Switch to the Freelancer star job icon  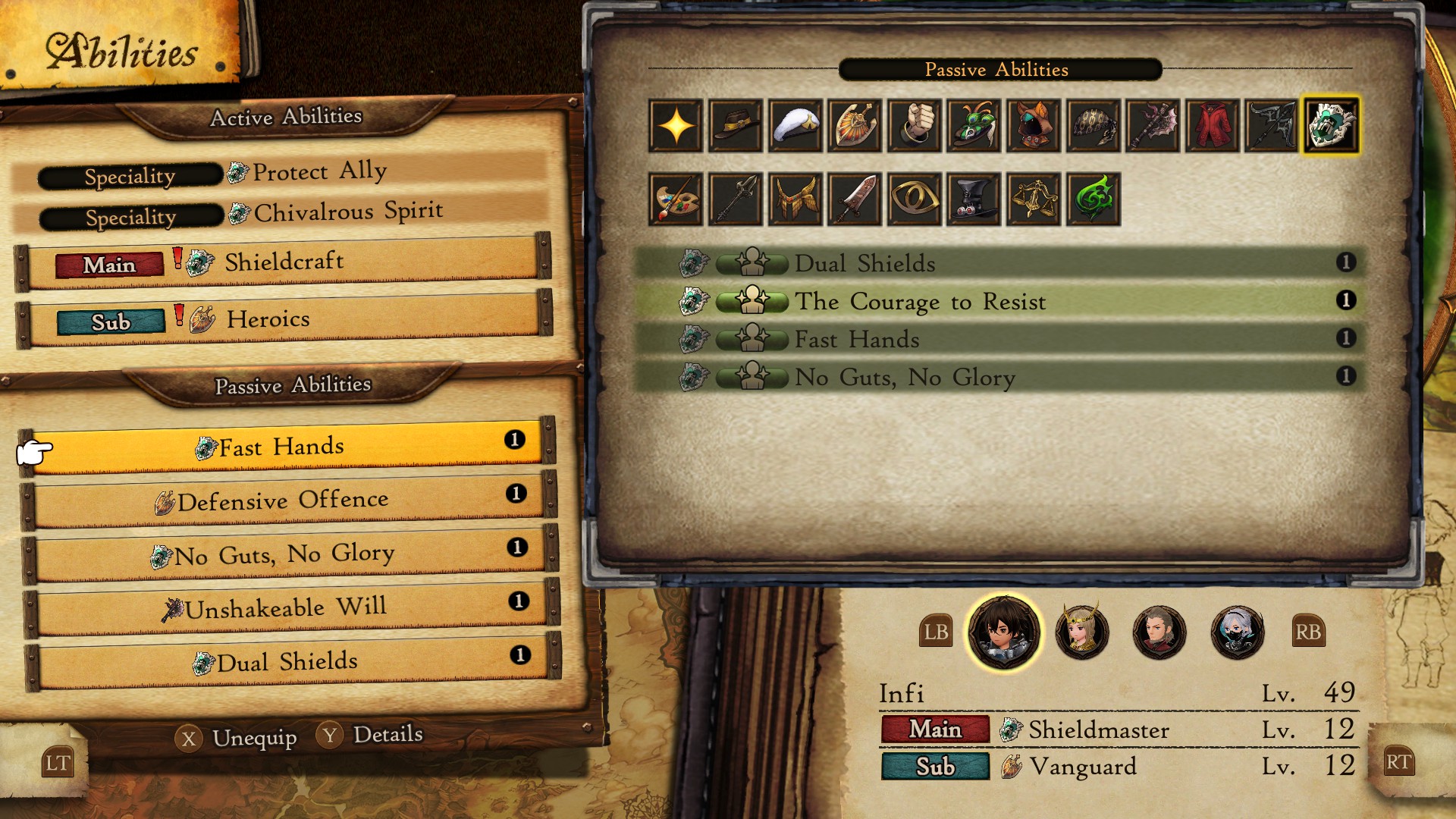click(x=676, y=125)
